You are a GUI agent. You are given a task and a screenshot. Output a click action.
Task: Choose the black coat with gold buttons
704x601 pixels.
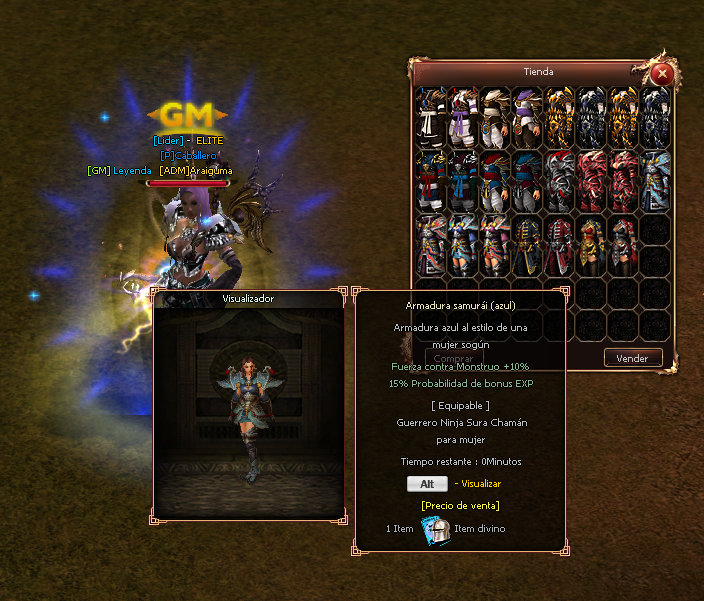tap(527, 247)
